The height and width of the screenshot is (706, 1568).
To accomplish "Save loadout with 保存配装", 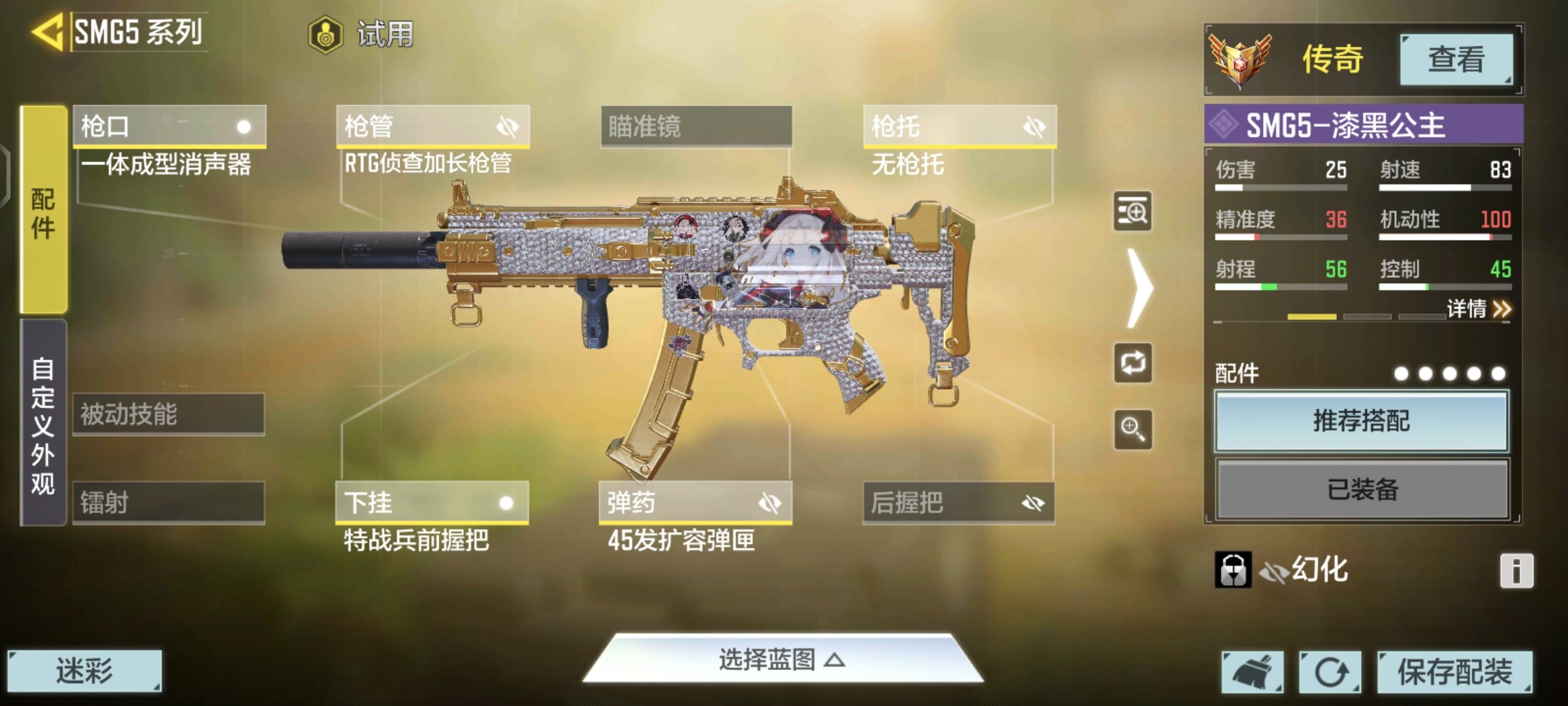I will 1455,671.
